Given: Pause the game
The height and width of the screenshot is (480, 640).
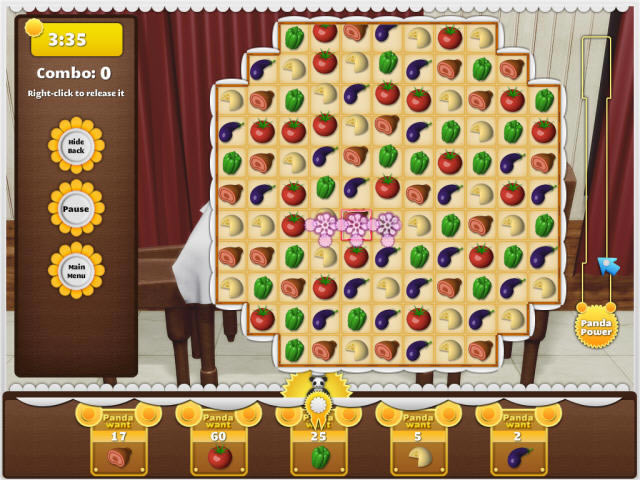Looking at the screenshot, I should point(76,209).
